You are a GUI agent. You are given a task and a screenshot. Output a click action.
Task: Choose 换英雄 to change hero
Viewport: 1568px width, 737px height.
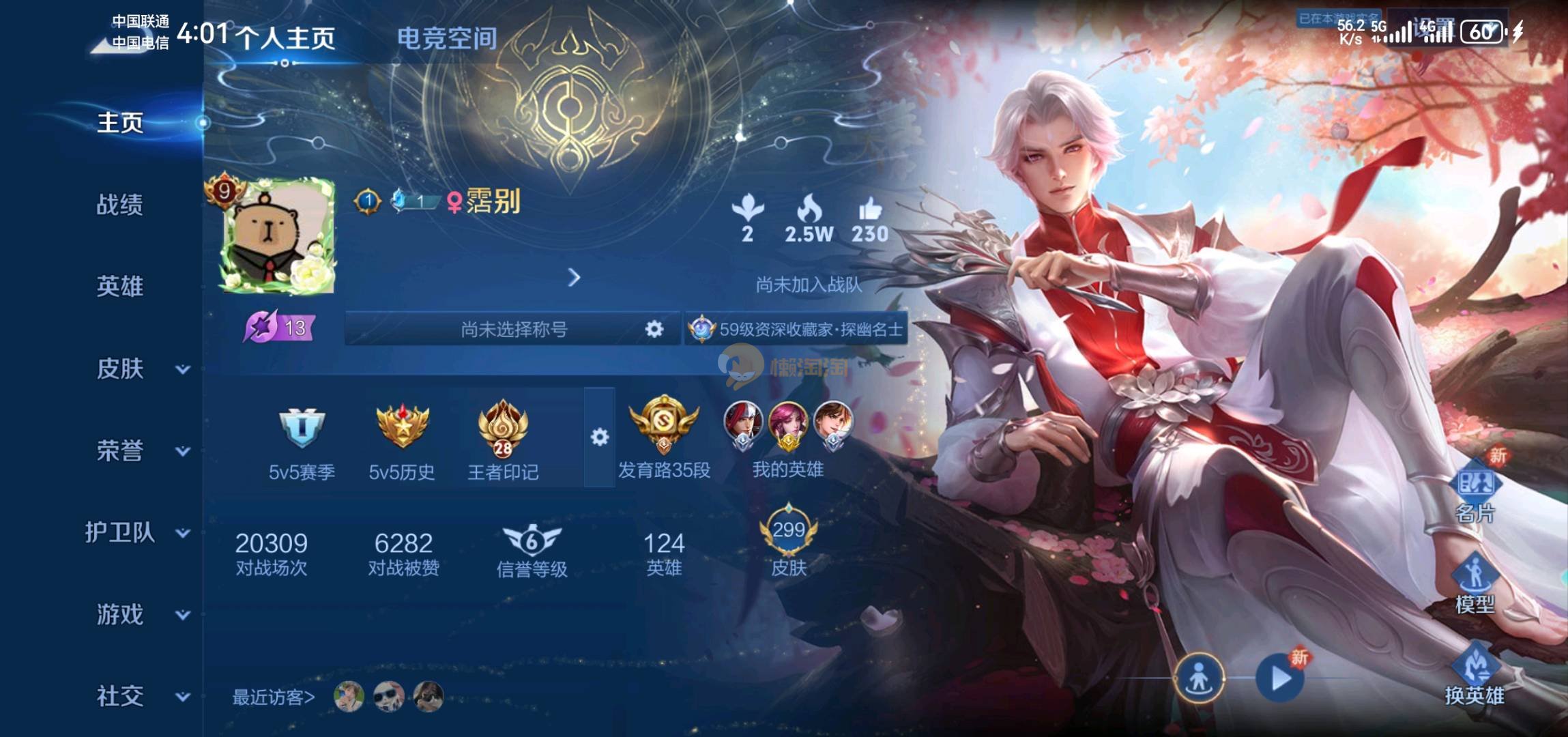1475,676
